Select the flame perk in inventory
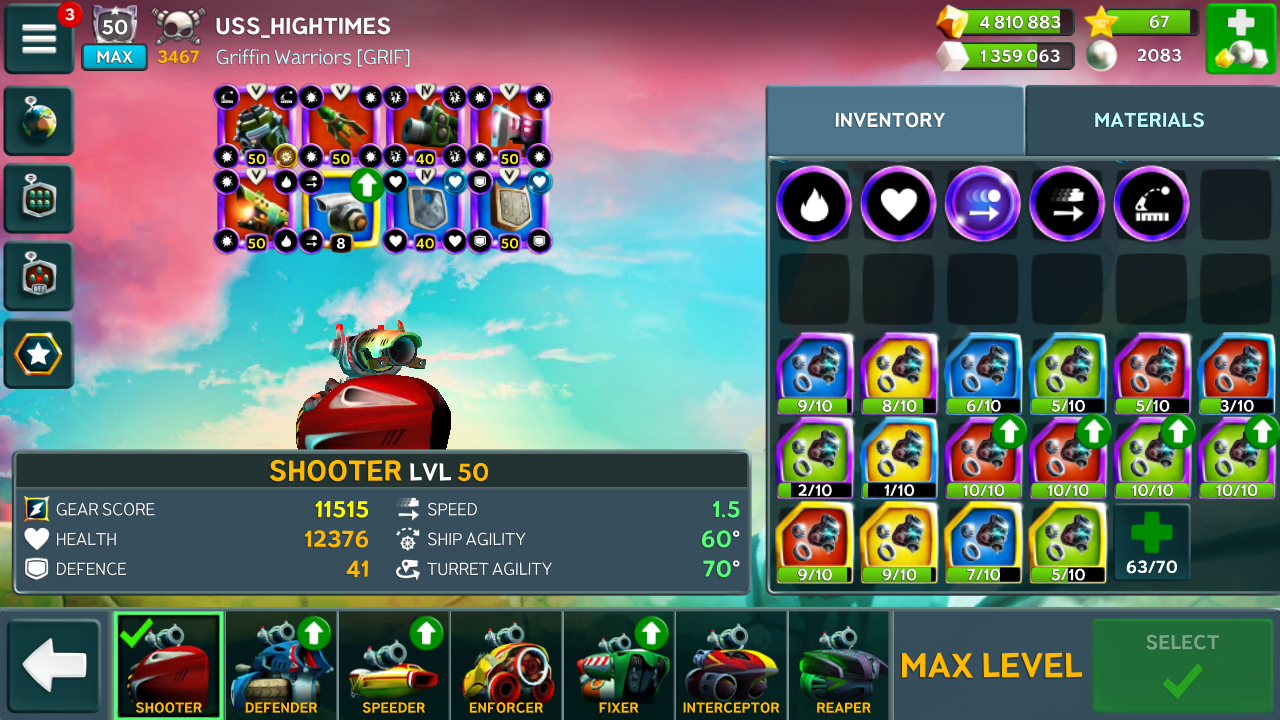 814,204
